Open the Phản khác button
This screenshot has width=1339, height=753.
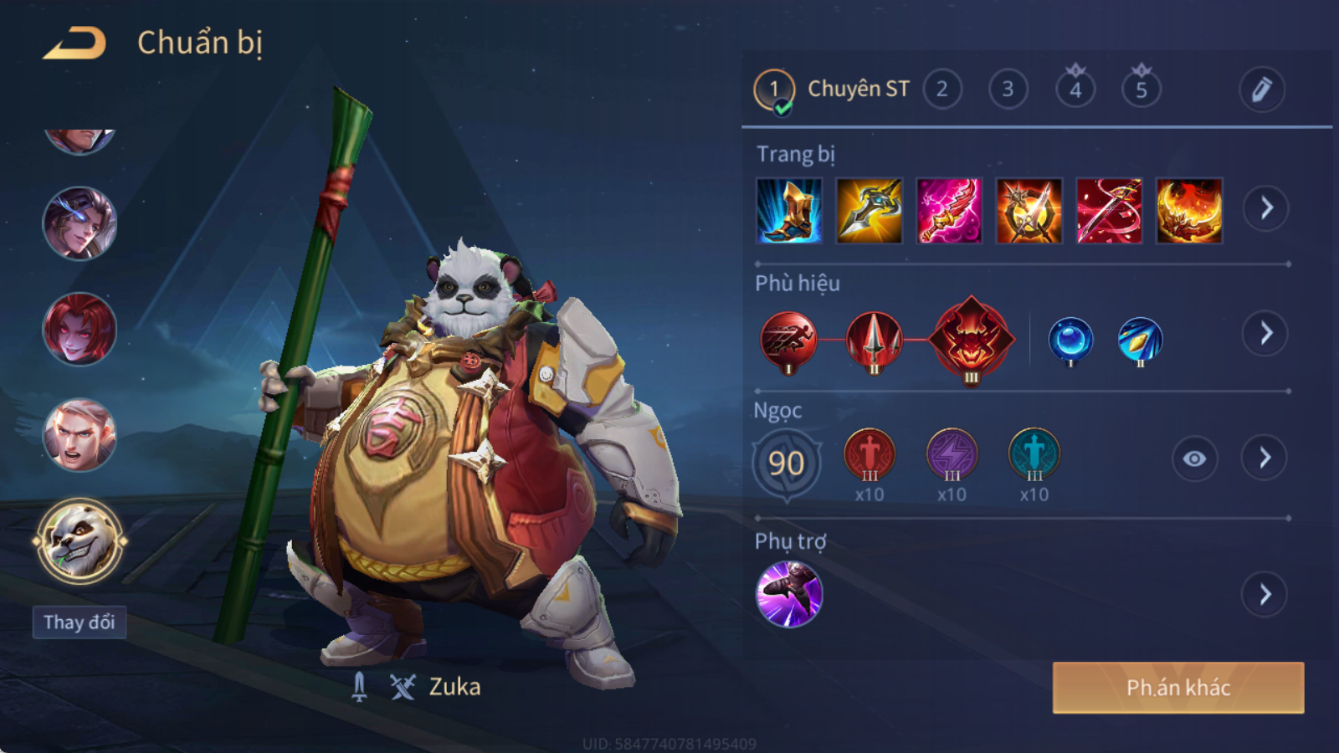pyautogui.click(x=1178, y=688)
